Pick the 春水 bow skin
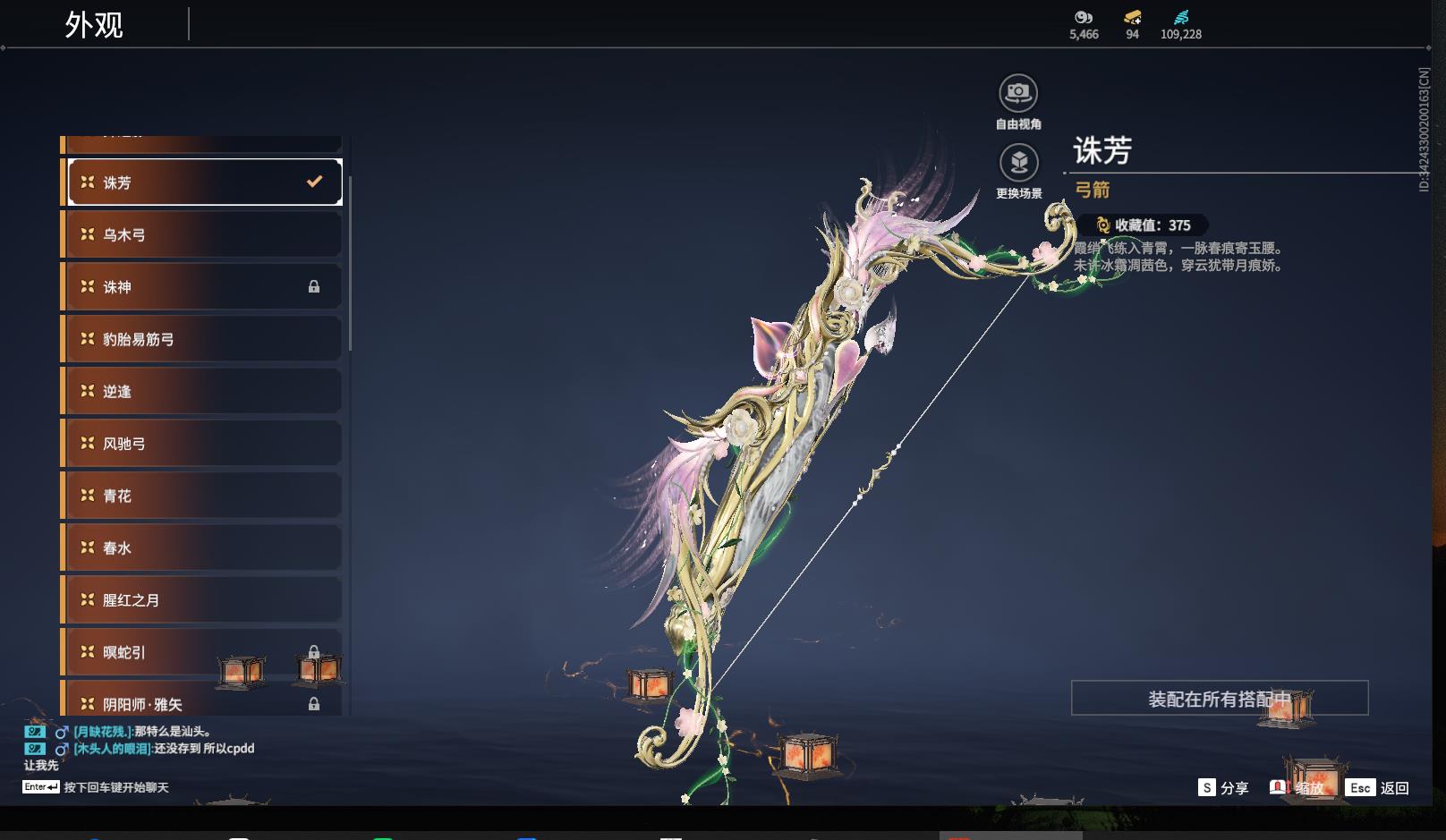This screenshot has width=1446, height=840. click(x=204, y=547)
